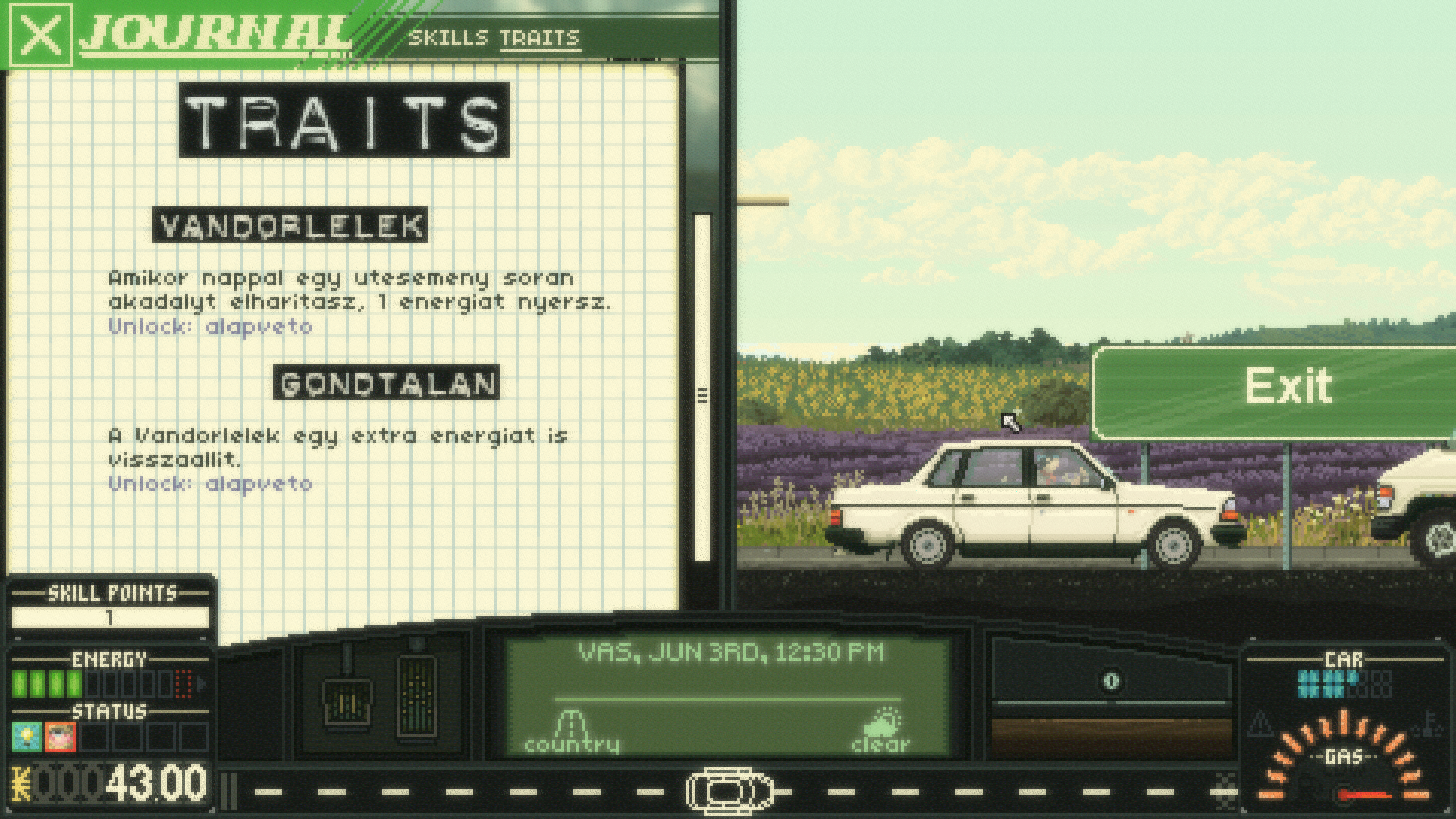Select the Gondtalan trait heading
This screenshot has height=819, width=1456.
tap(387, 384)
